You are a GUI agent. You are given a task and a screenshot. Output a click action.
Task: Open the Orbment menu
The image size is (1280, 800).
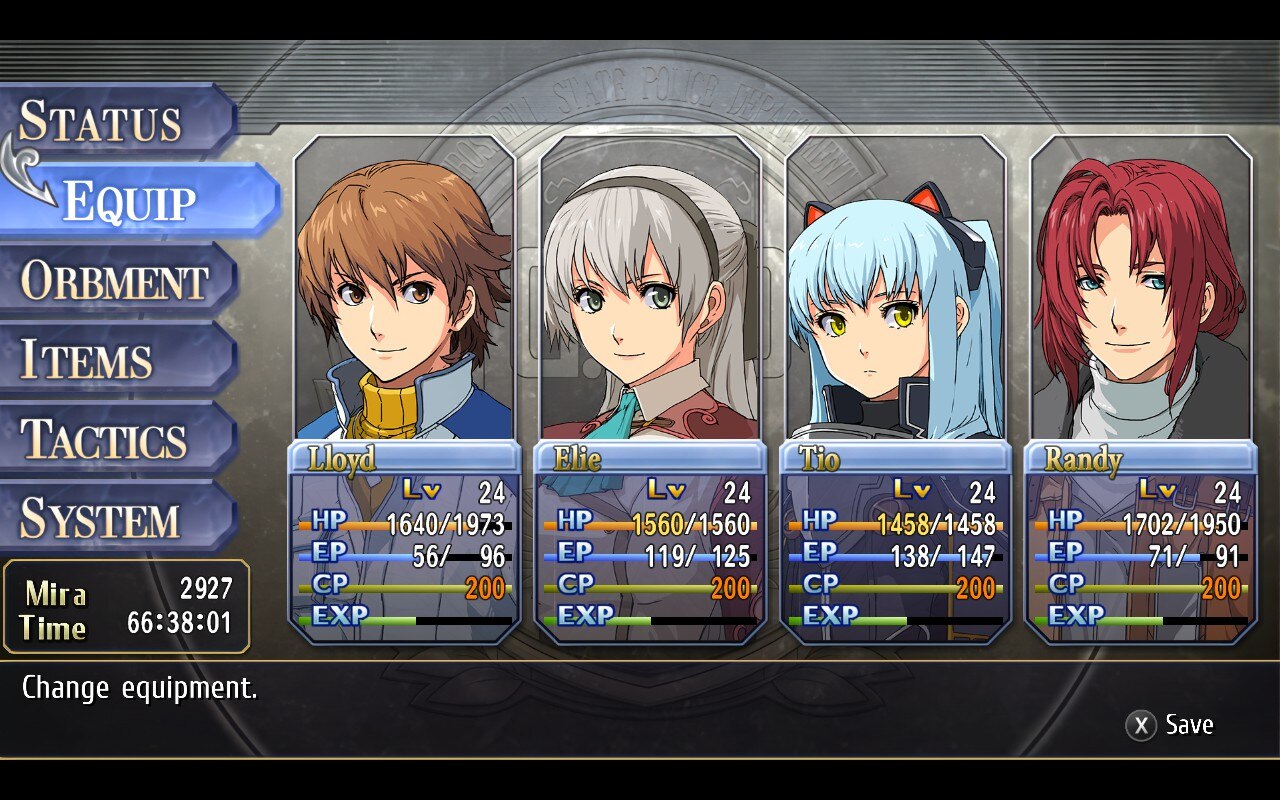pyautogui.click(x=114, y=281)
